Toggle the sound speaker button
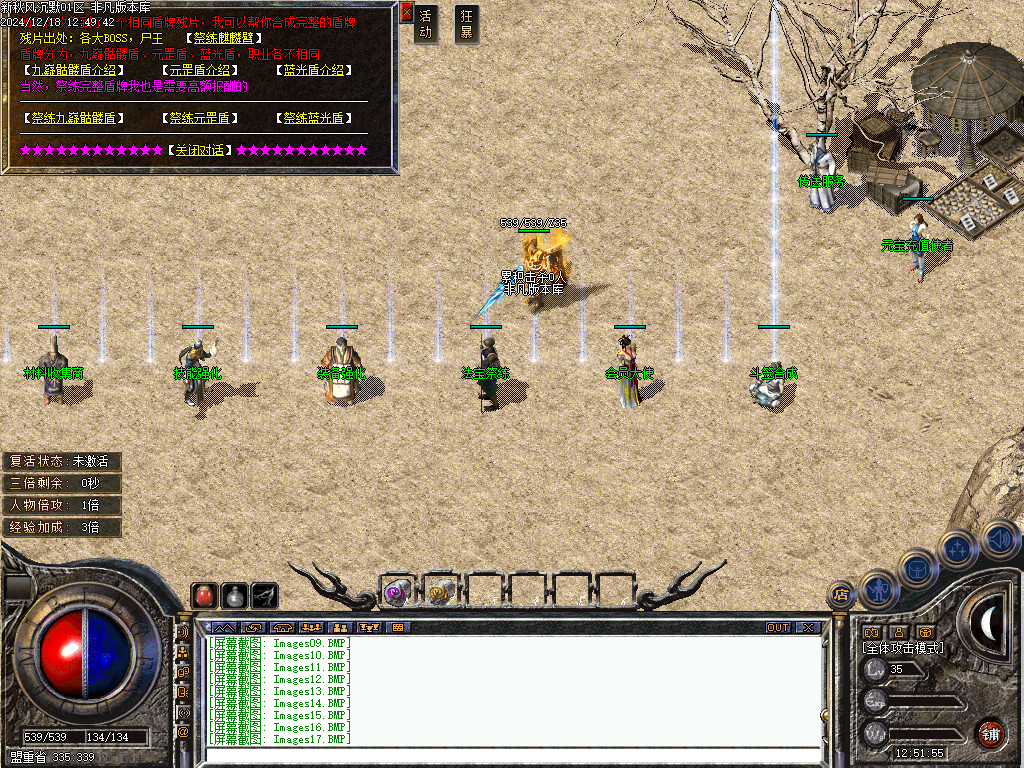Image resolution: width=1024 pixels, height=768 pixels. 999,539
